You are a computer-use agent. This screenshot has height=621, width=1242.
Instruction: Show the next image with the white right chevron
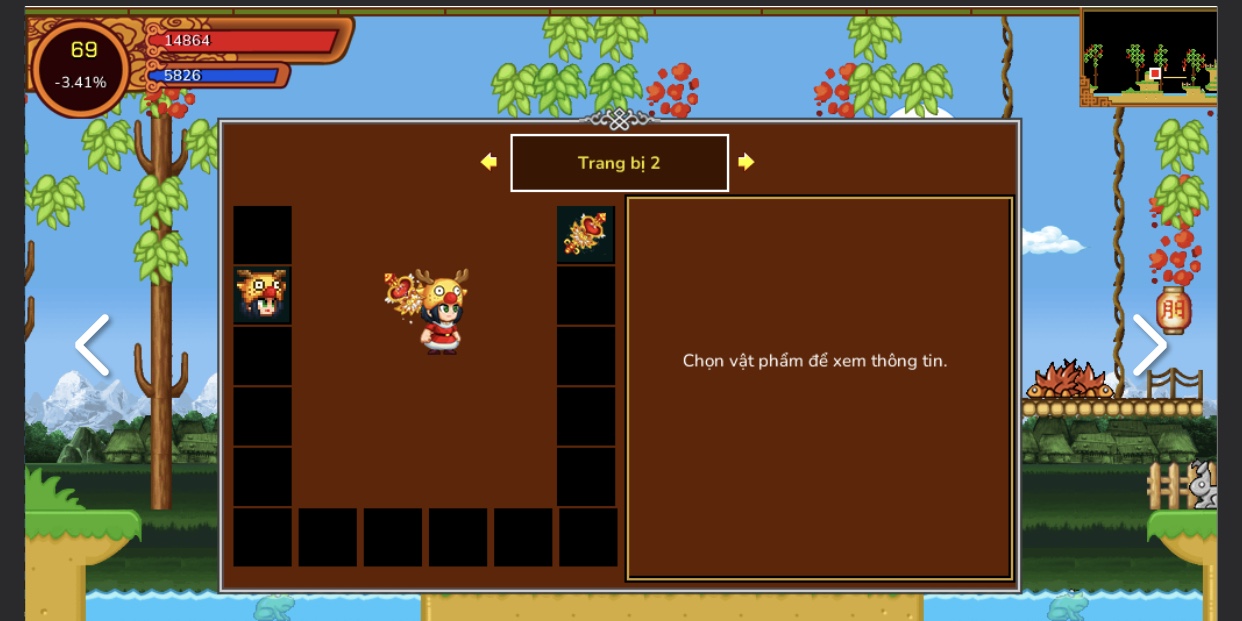click(x=1149, y=345)
